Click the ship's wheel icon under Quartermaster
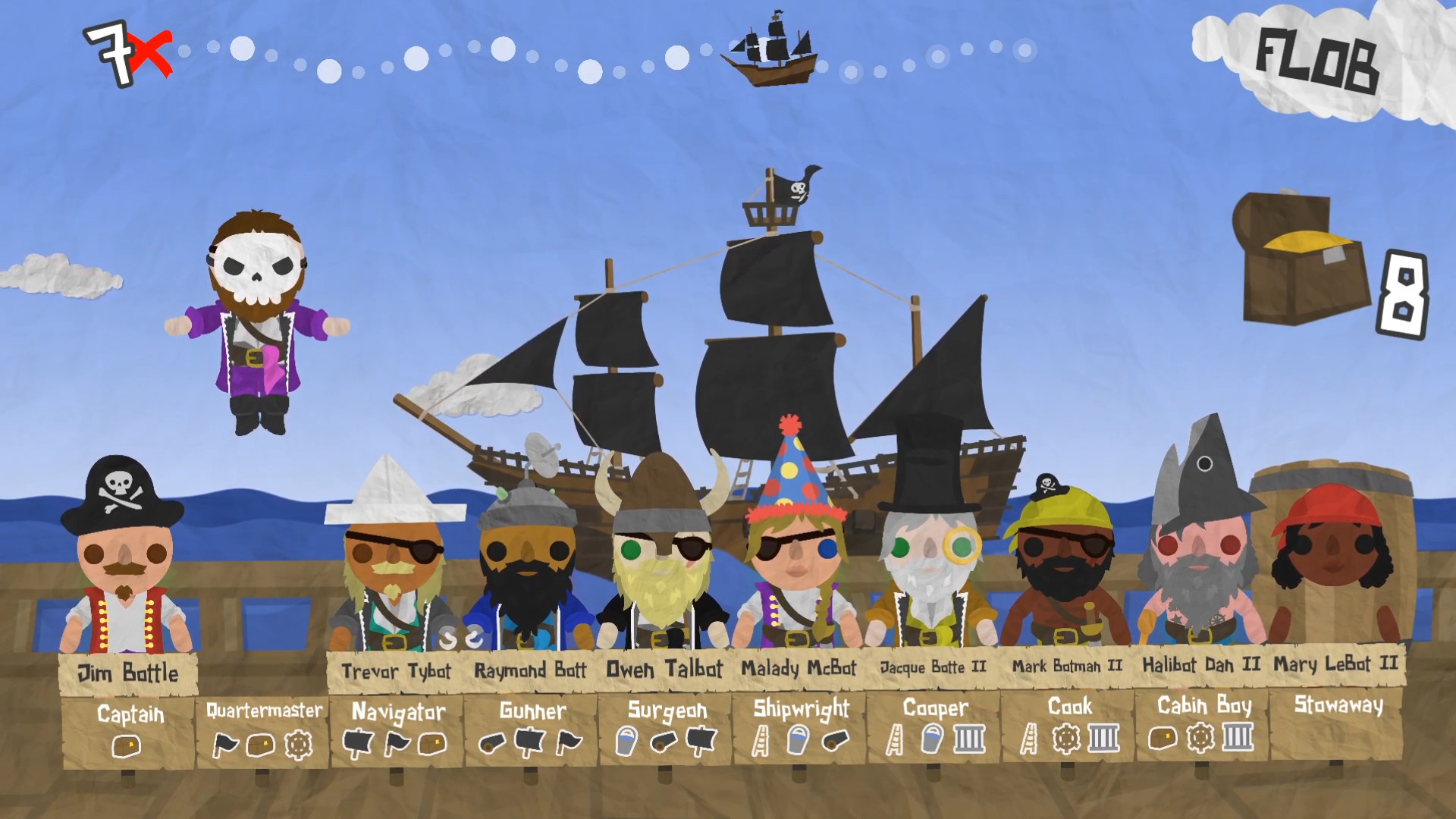Viewport: 1456px width, 819px height. (299, 744)
